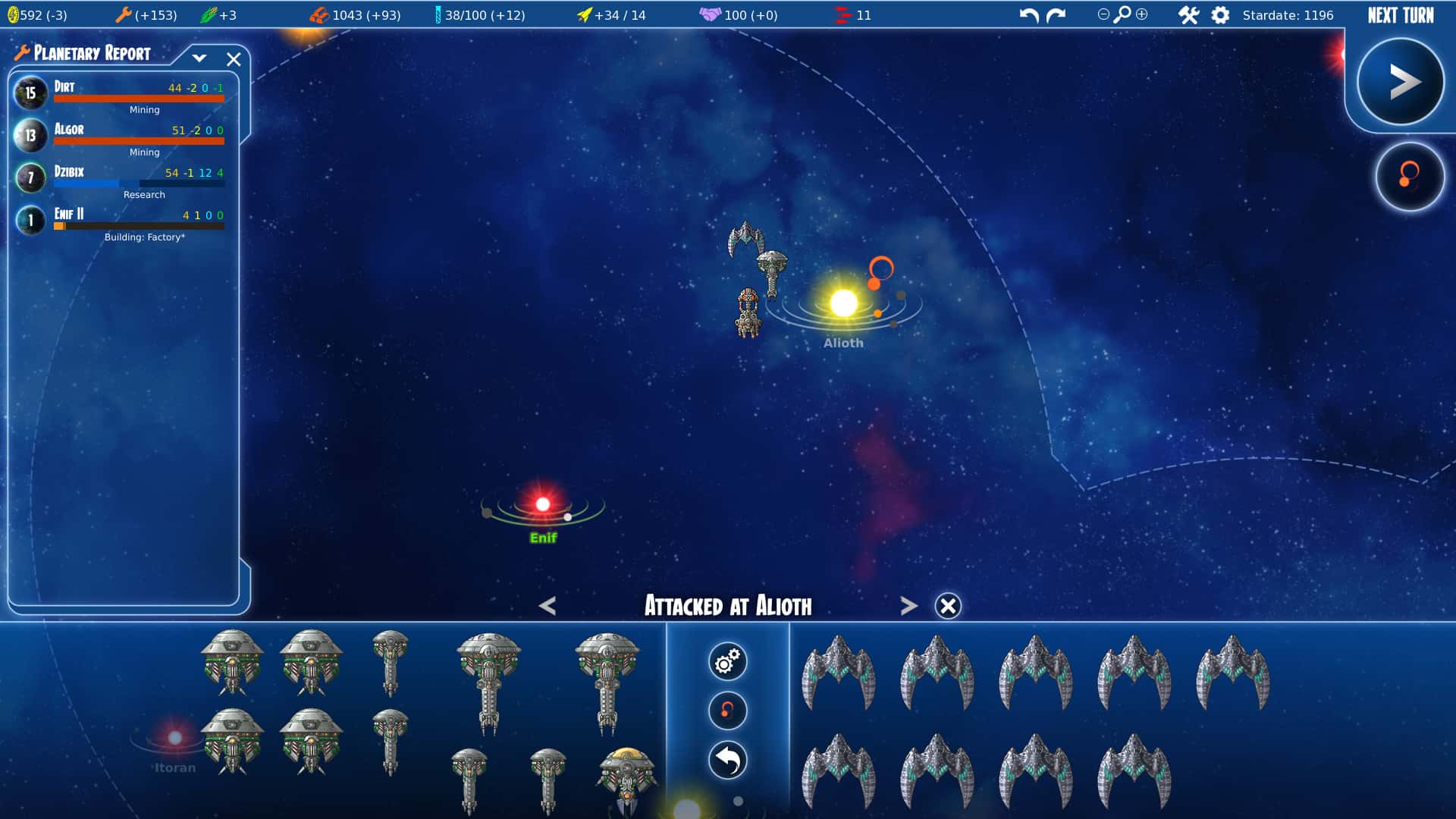Select the retreat arrow icon in battle panel
1456x819 pixels.
point(727,760)
